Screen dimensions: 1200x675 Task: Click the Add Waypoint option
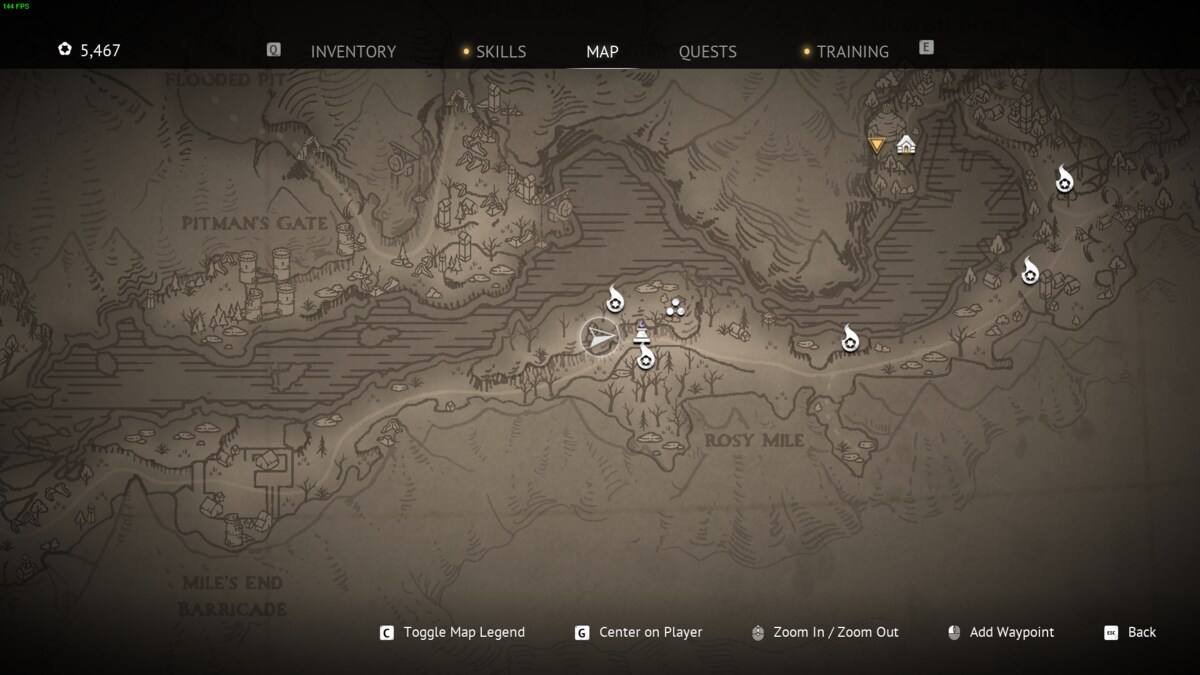pos(1011,632)
